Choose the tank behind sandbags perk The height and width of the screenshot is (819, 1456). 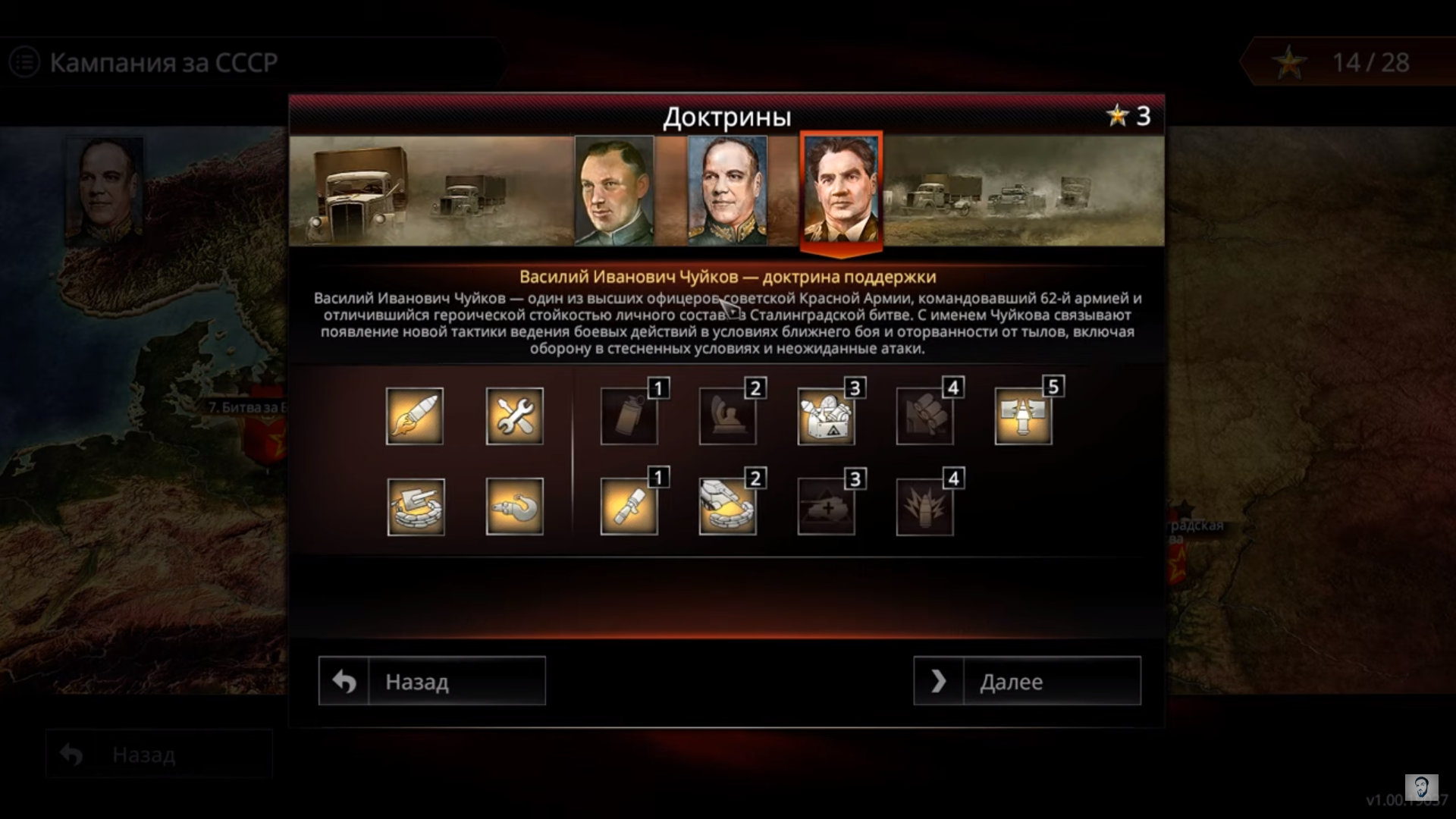point(727,507)
